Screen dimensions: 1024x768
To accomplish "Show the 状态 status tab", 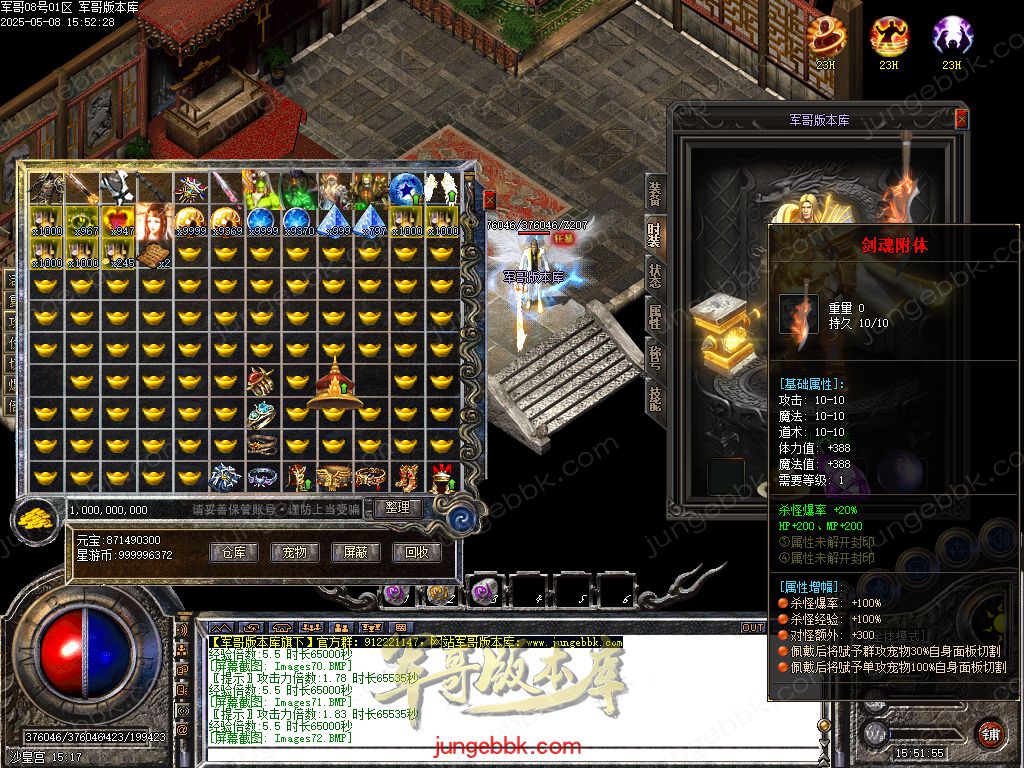I will (x=654, y=275).
